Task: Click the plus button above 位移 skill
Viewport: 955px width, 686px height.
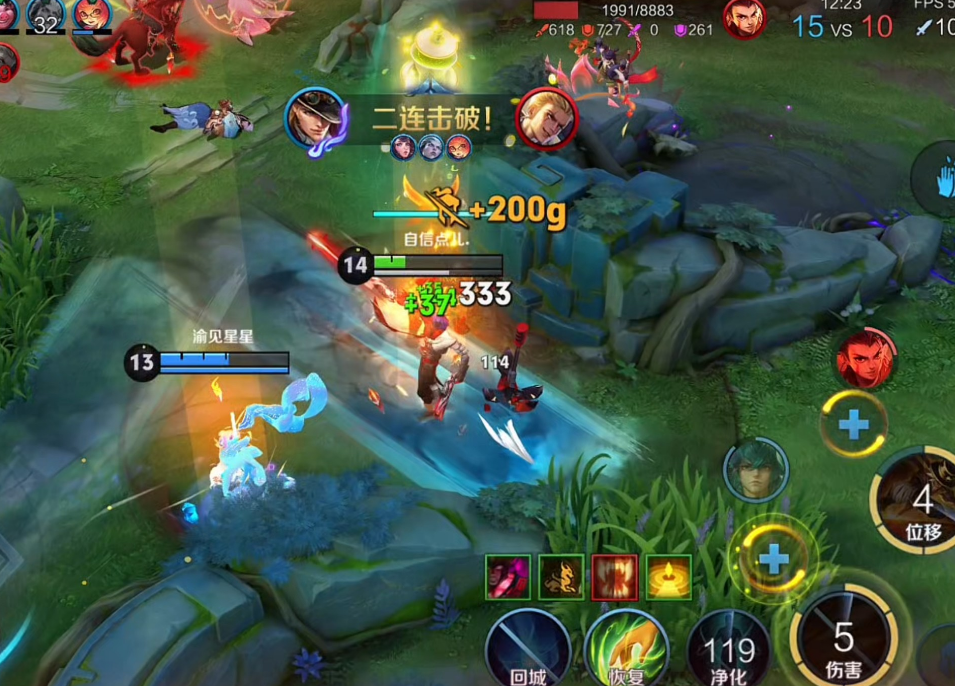Action: click(x=853, y=425)
